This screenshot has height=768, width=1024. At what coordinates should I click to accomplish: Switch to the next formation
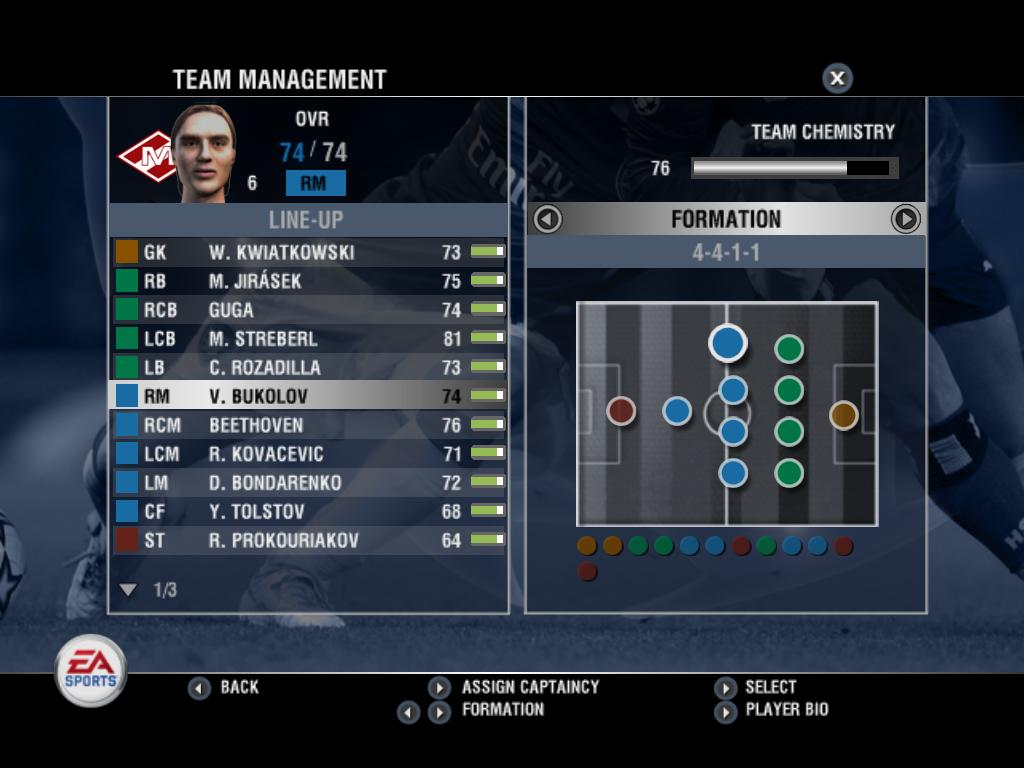(905, 218)
